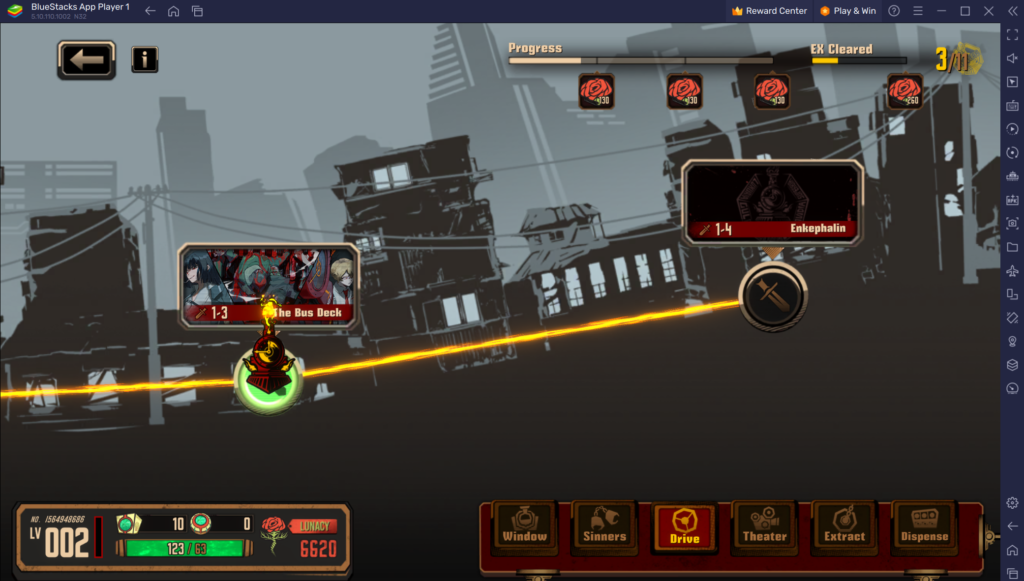Go back with the arrow button
The width and height of the screenshot is (1024, 581).
point(86,60)
